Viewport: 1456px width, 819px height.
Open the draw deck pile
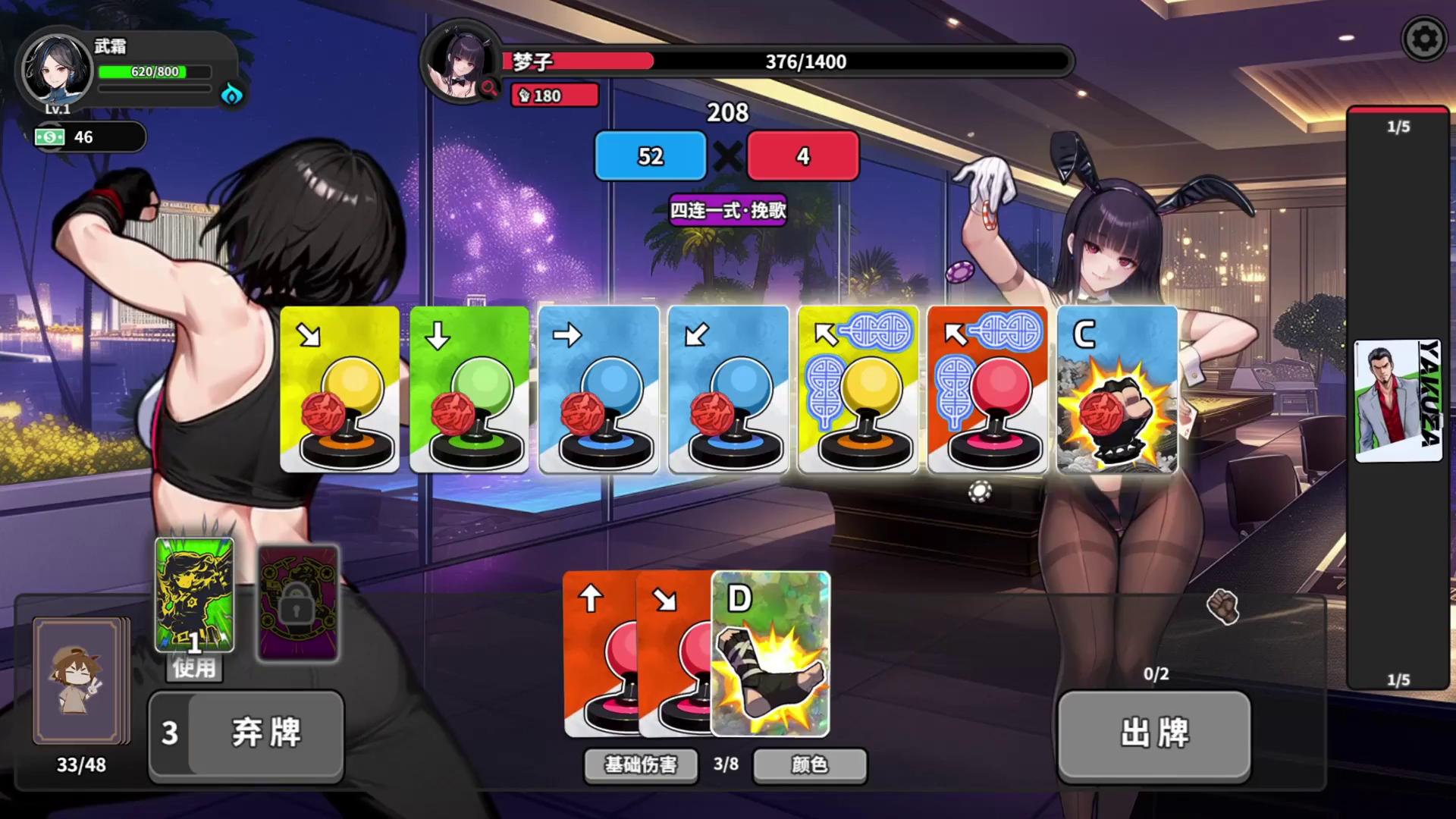coord(80,680)
